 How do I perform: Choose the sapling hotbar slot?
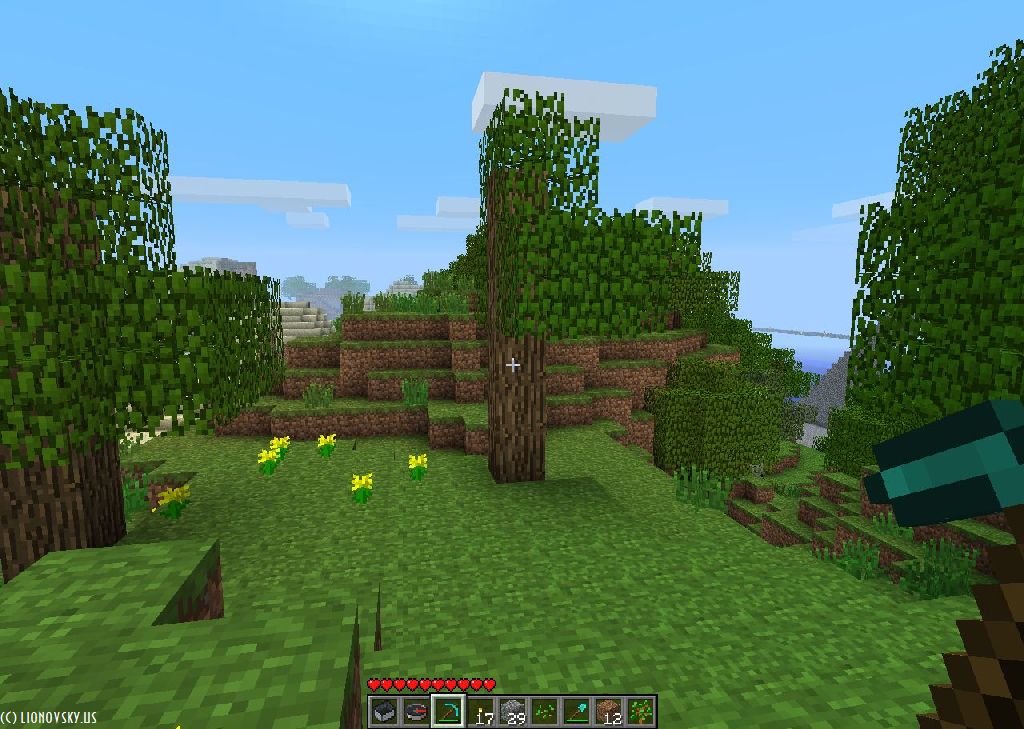(640, 711)
